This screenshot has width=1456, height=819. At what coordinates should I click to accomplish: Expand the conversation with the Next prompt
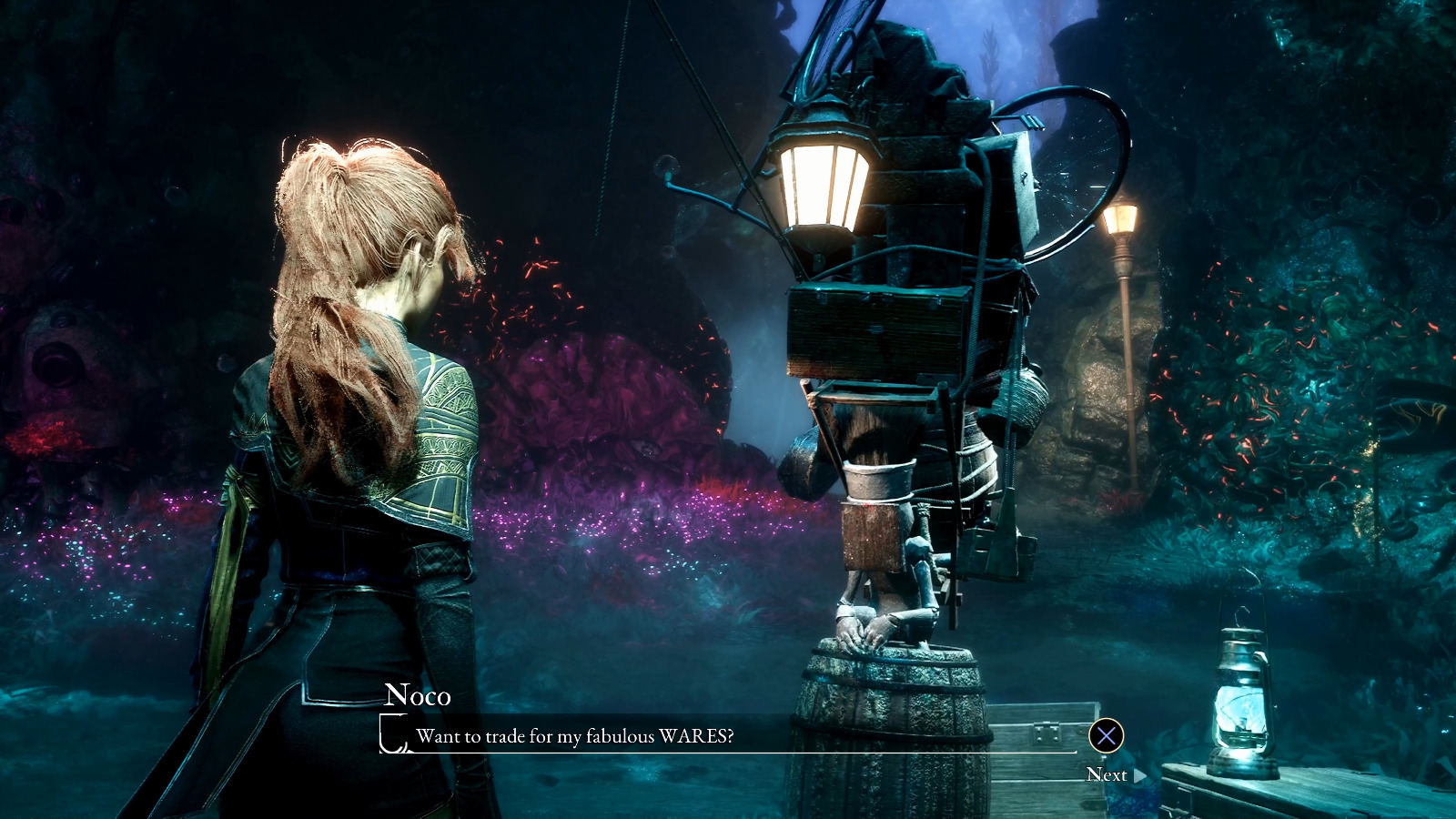point(1110,775)
